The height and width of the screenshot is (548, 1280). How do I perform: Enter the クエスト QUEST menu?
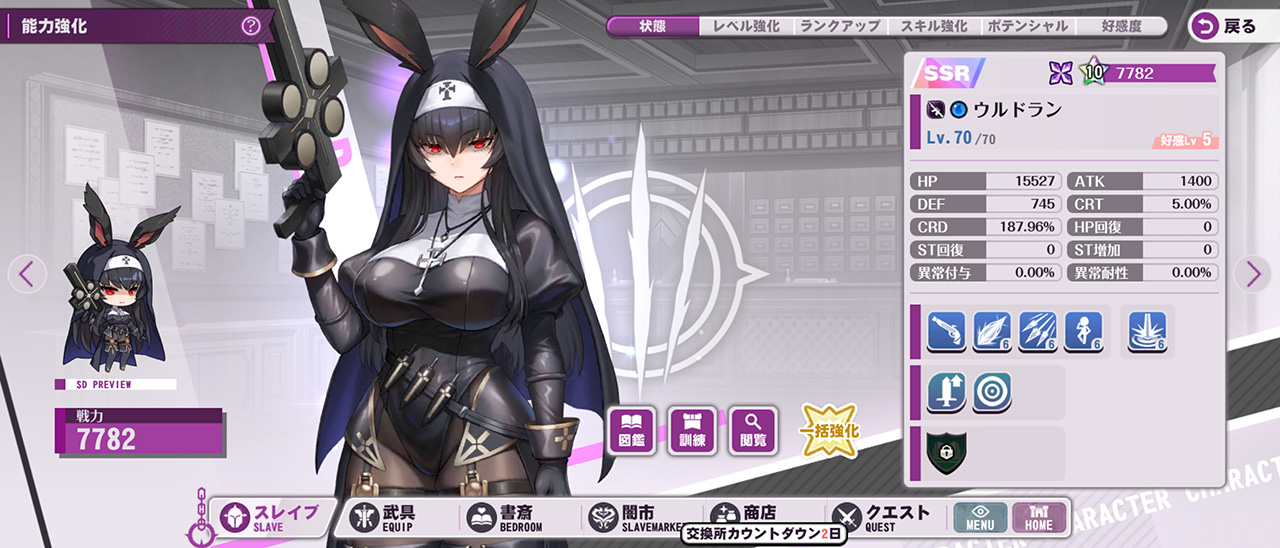(x=882, y=517)
